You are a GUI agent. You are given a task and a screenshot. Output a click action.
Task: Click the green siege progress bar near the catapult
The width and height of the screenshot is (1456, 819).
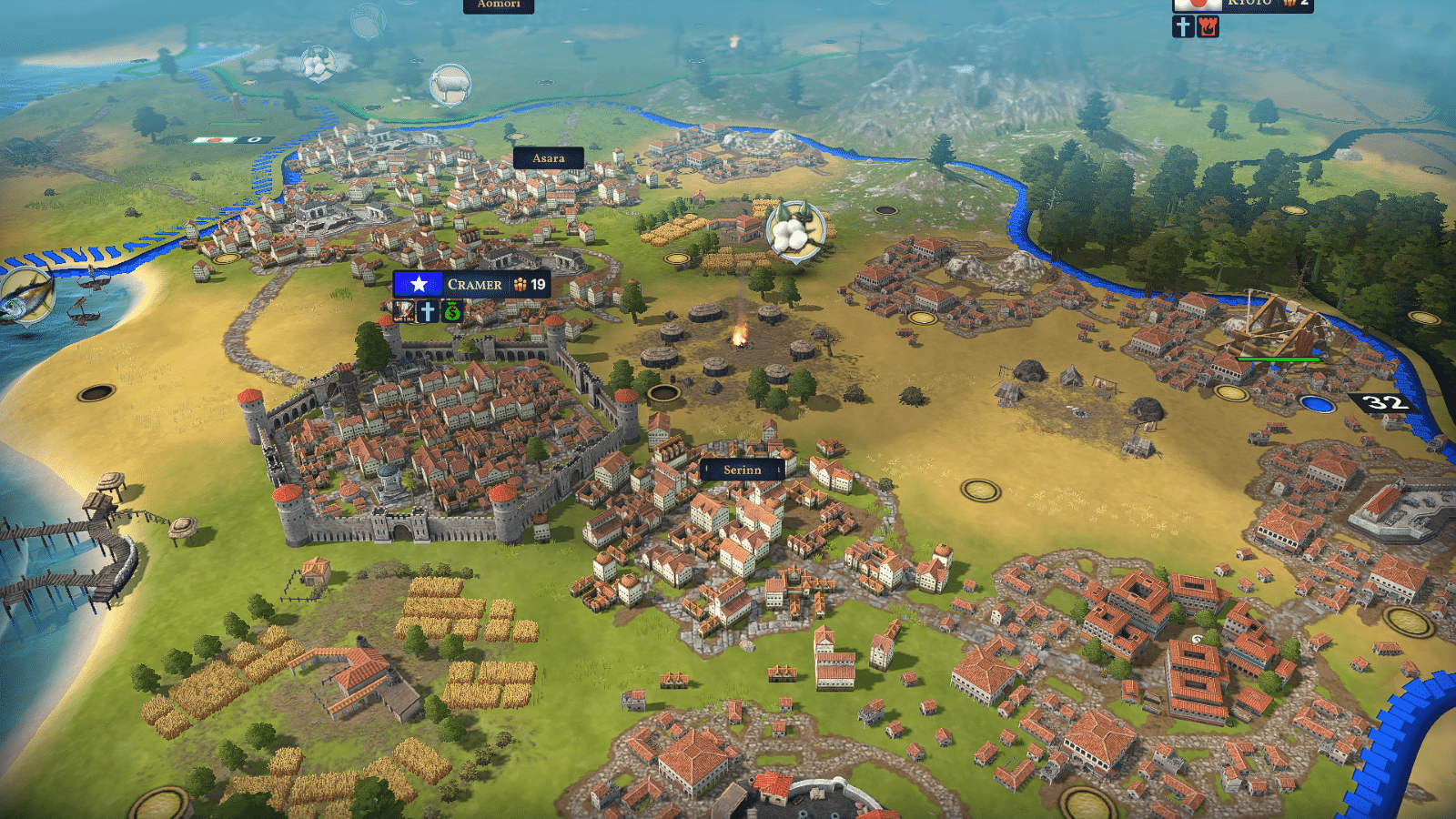pyautogui.click(x=1279, y=359)
